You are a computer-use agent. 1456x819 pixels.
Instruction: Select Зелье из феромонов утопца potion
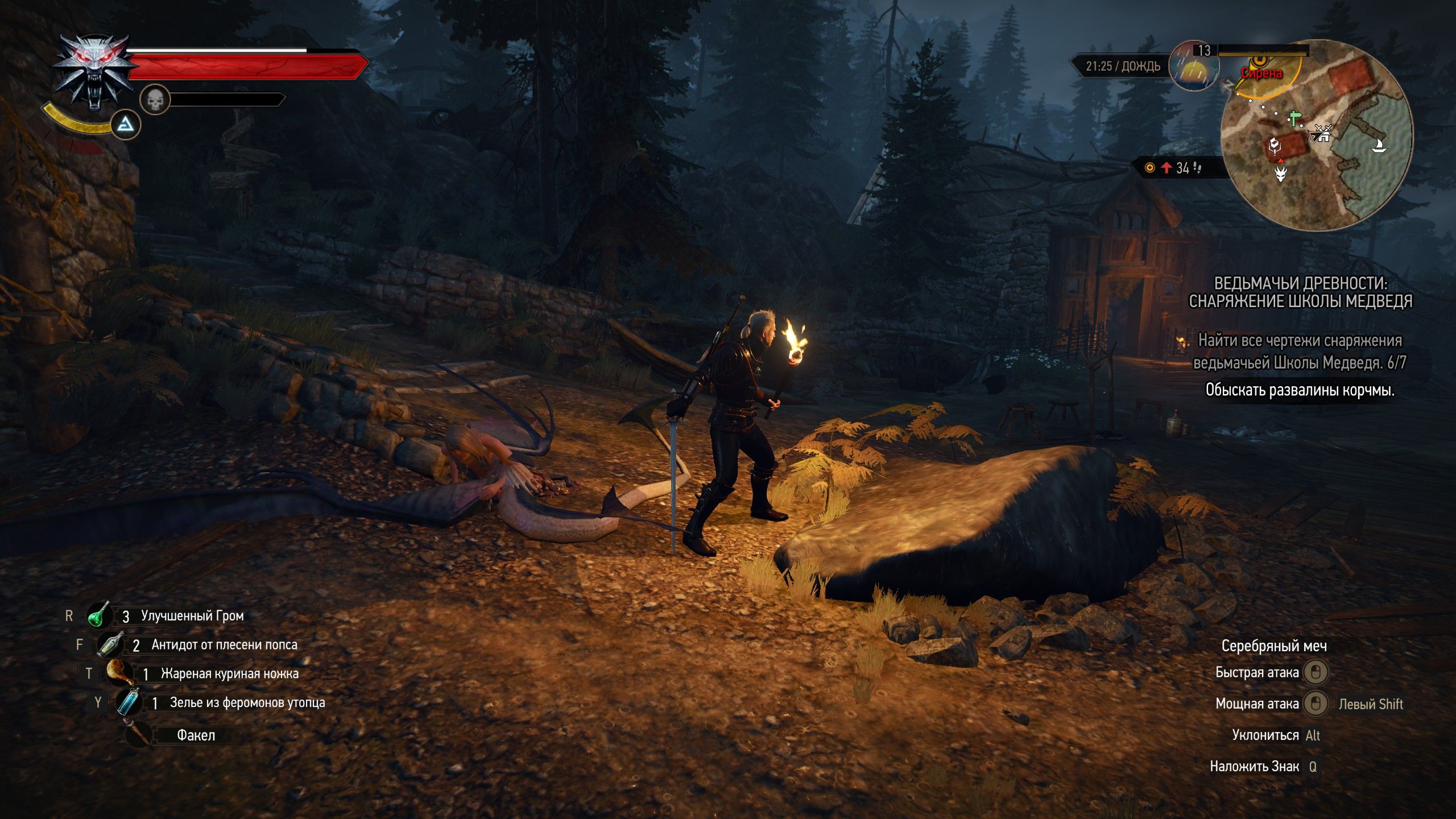click(129, 702)
